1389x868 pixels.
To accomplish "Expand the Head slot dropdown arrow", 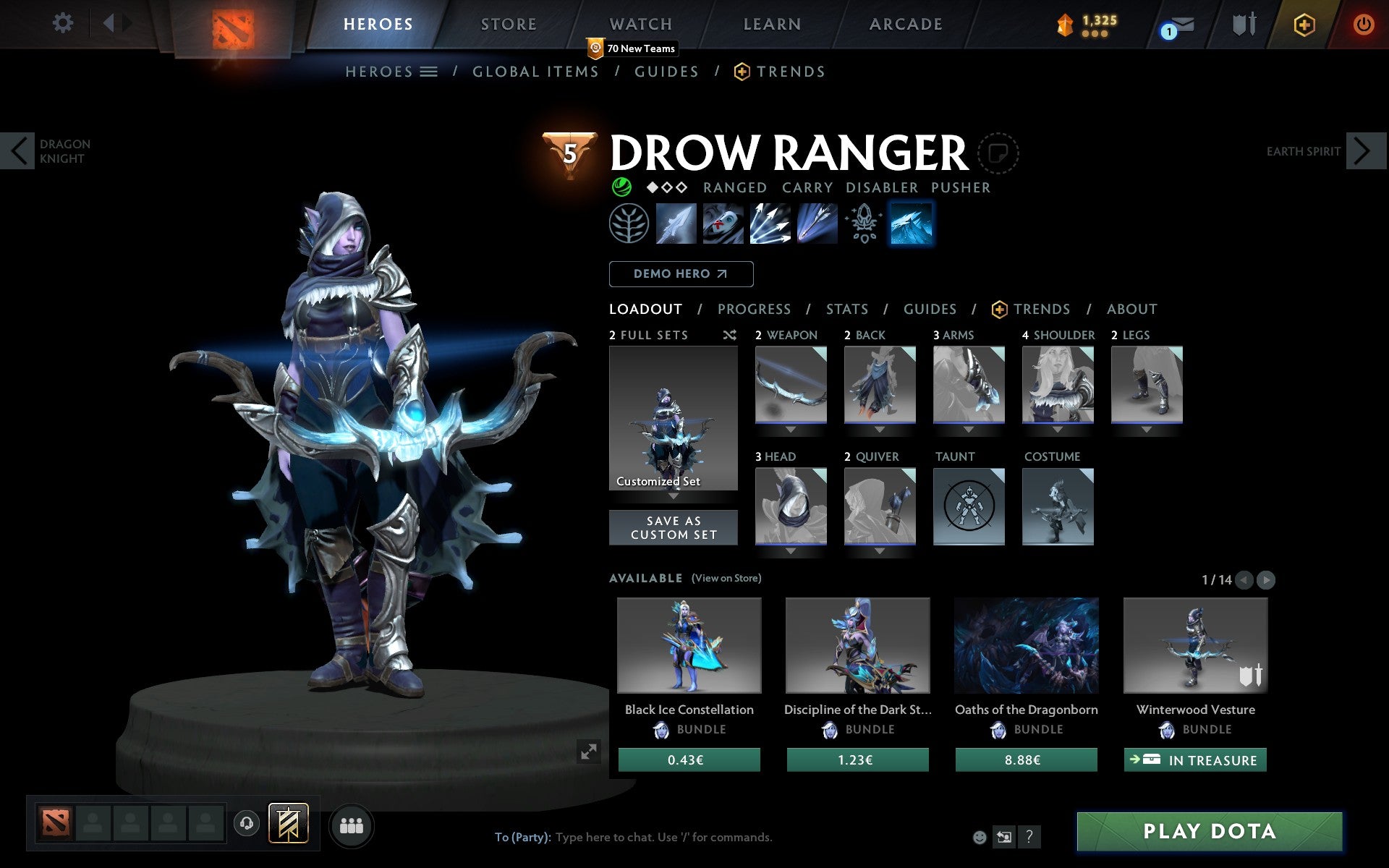I will click(x=790, y=550).
